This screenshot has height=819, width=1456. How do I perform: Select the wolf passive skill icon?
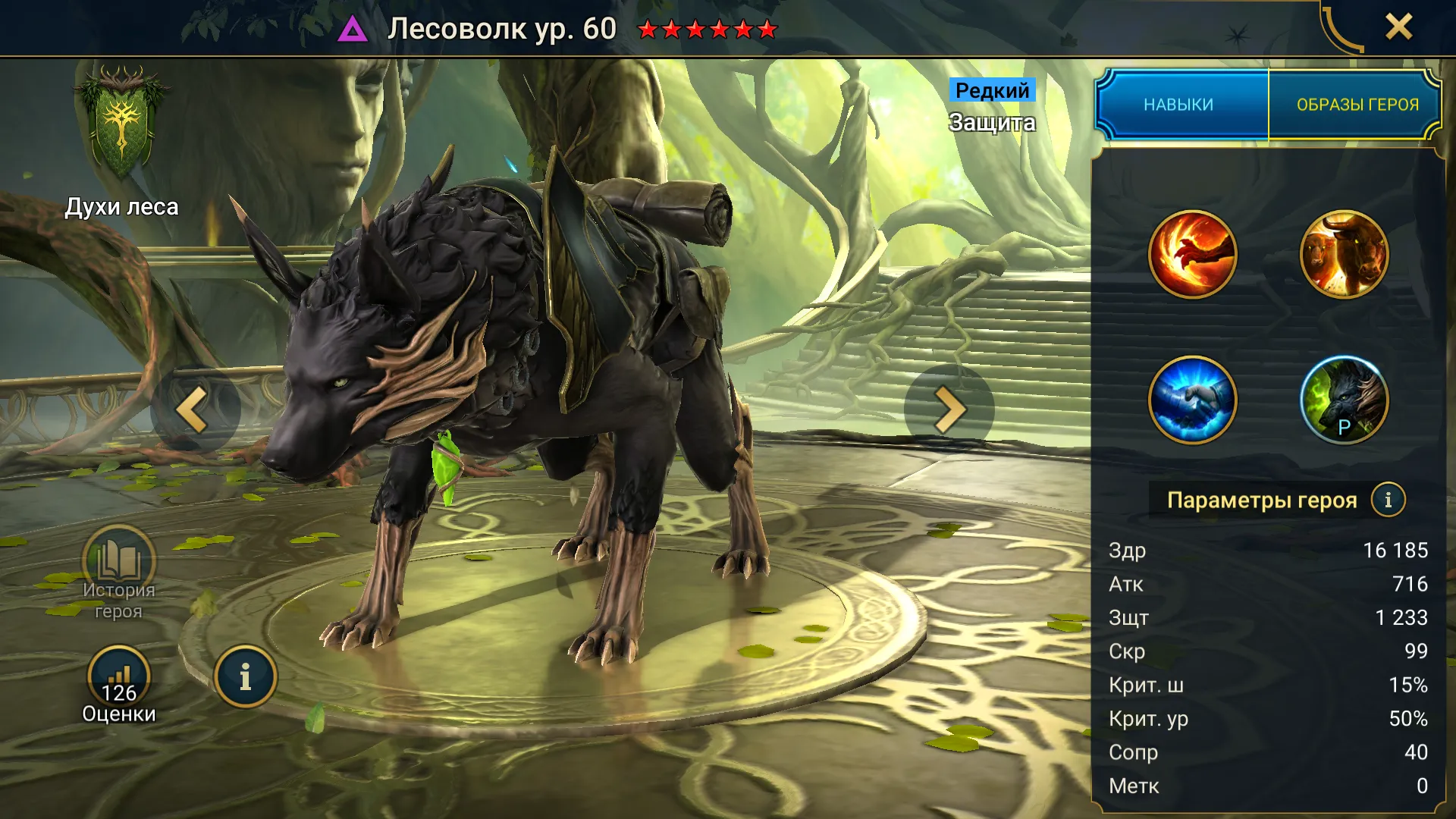point(1344,399)
